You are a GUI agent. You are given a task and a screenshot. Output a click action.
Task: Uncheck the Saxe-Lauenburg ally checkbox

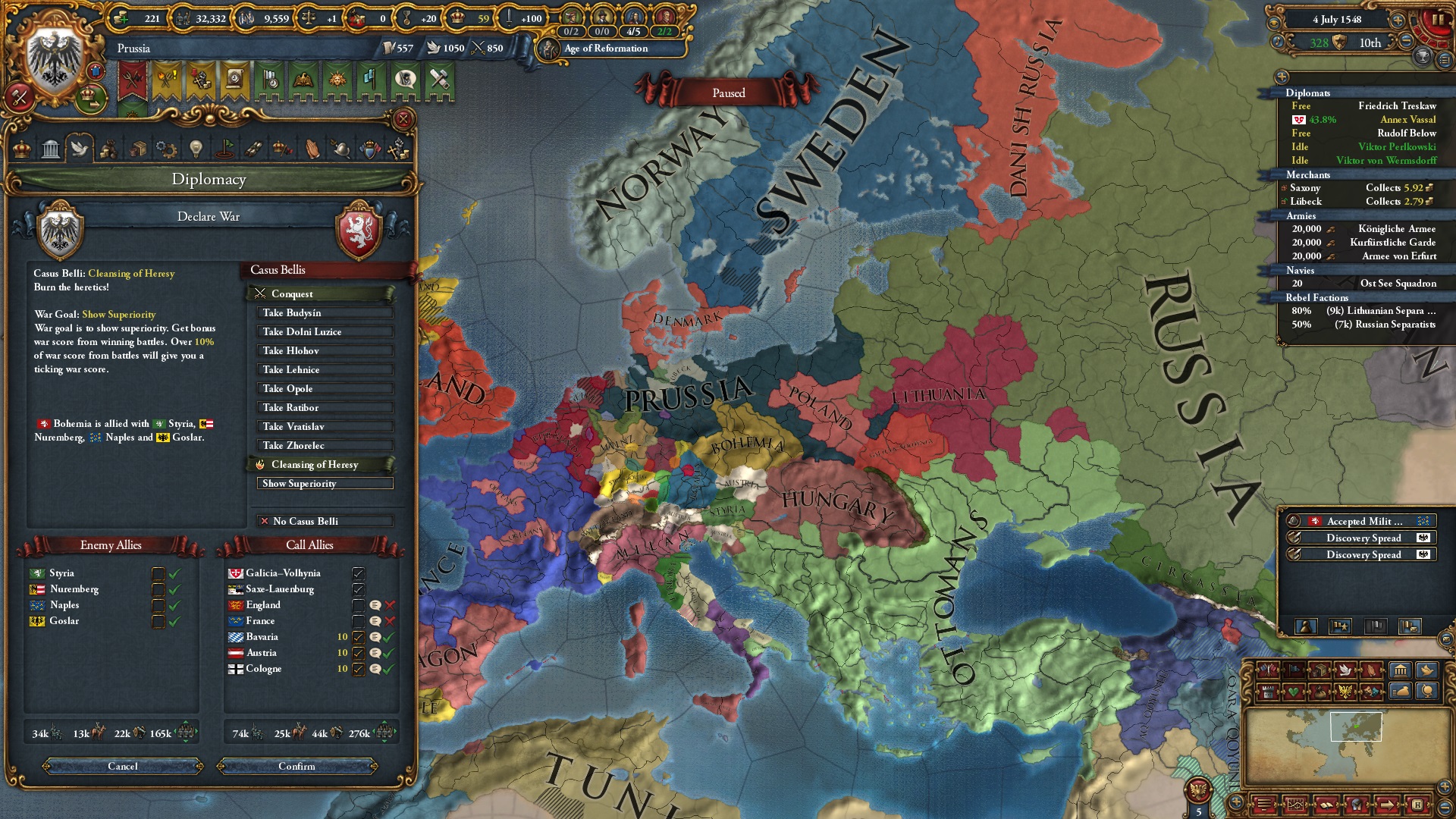tap(359, 589)
